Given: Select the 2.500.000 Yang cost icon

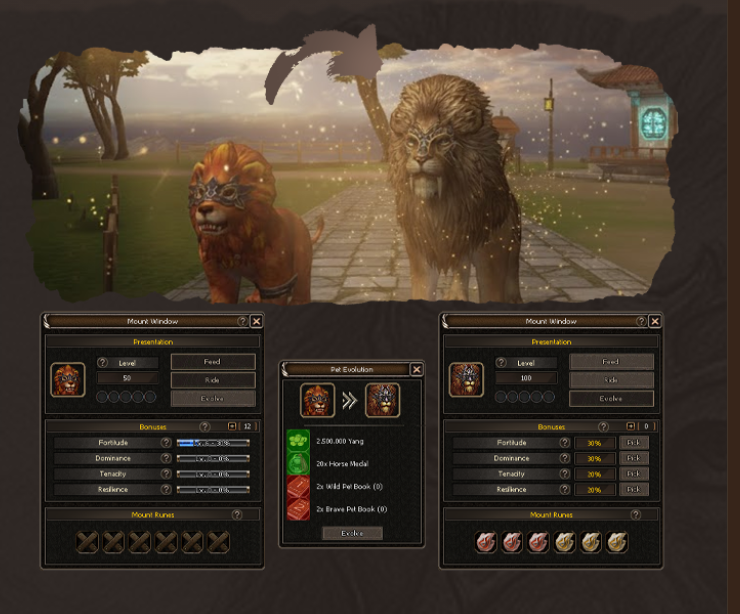Looking at the screenshot, I should tap(299, 440).
